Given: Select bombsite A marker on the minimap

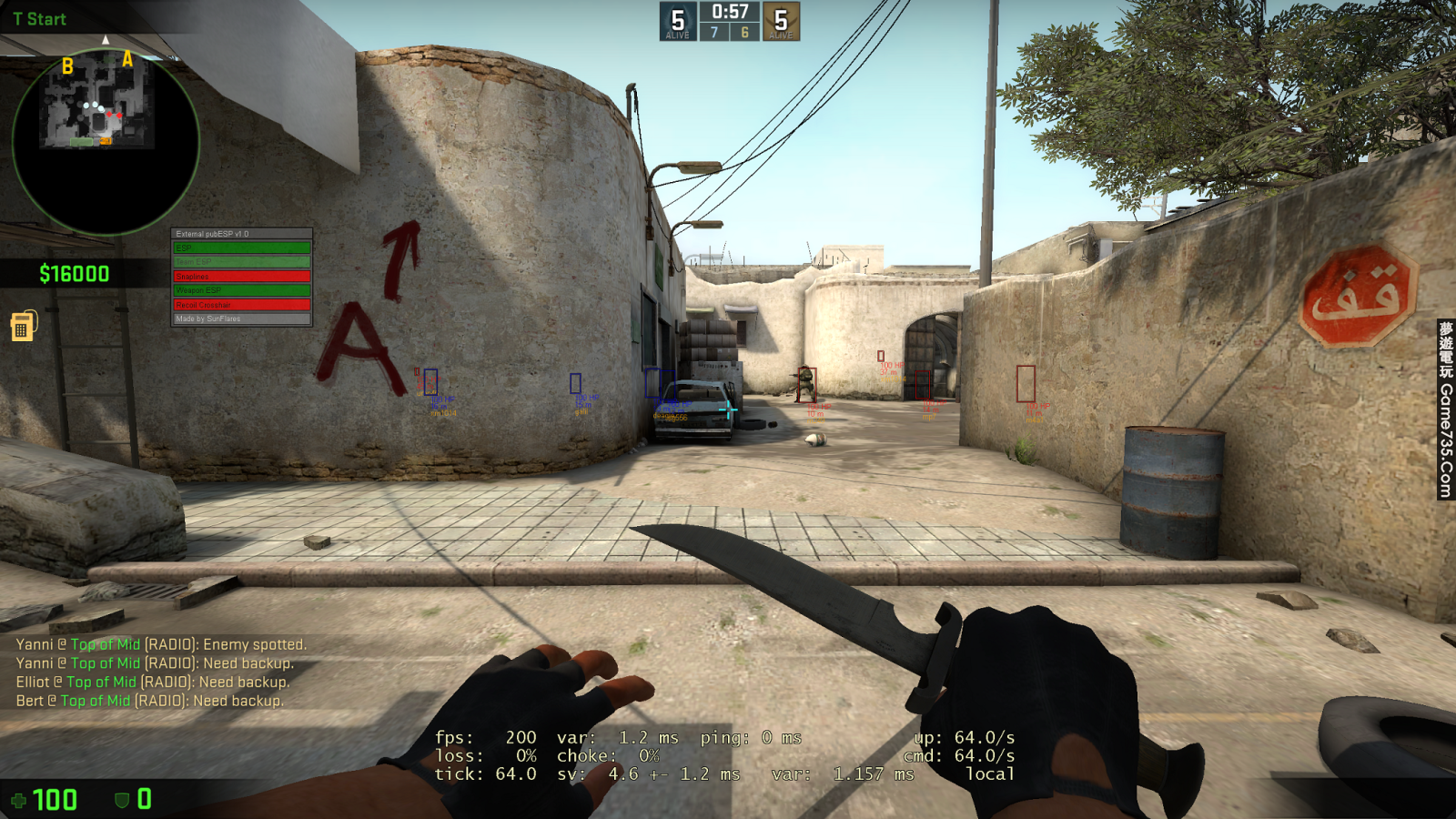Looking at the screenshot, I should [126, 61].
